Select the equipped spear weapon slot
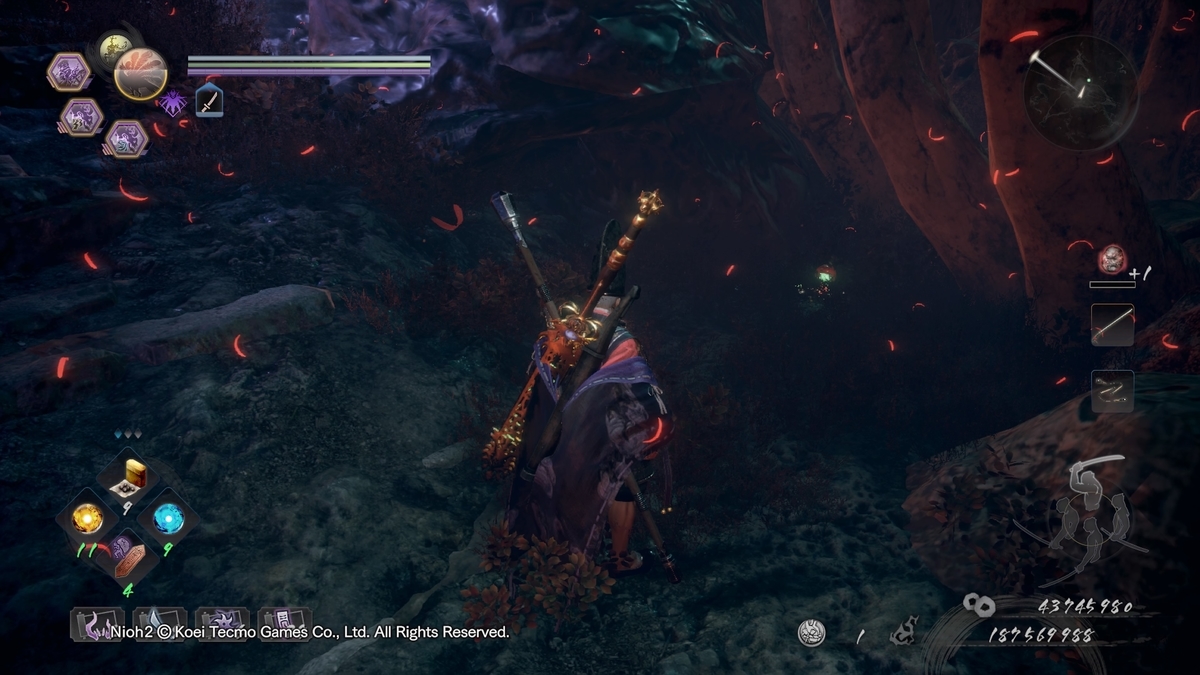Screen dimensions: 1200x675 coord(1112,326)
